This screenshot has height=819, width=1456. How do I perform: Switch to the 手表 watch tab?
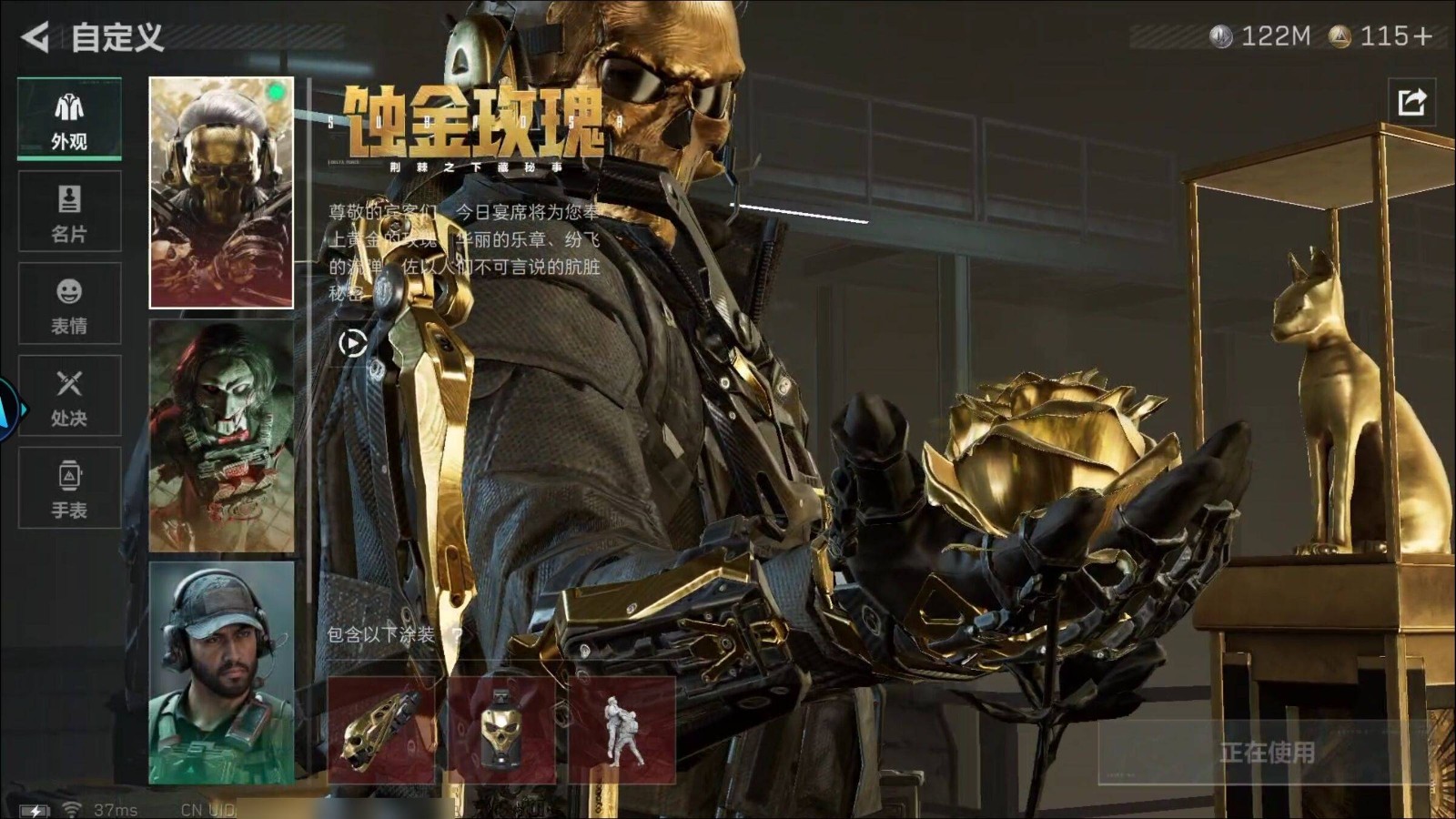tap(69, 488)
